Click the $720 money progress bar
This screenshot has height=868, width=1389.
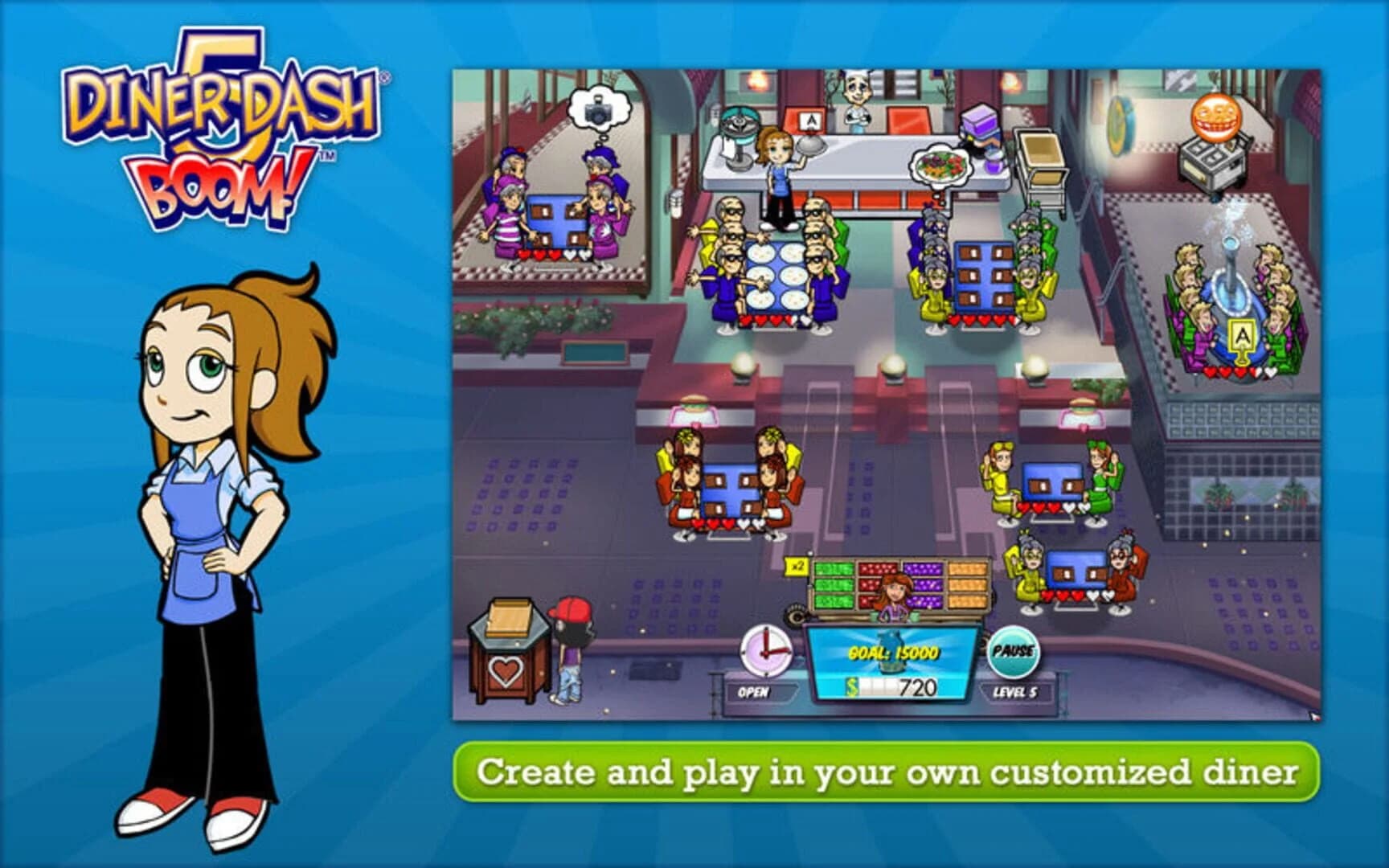[x=892, y=688]
